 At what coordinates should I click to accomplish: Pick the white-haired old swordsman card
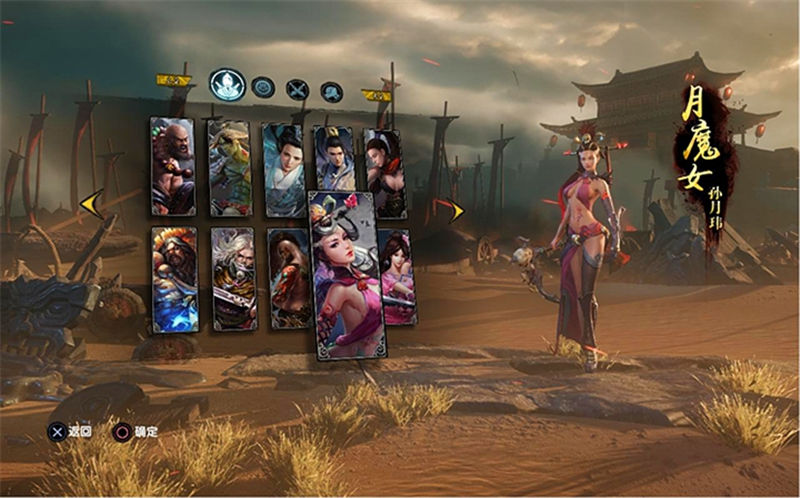coord(234,279)
